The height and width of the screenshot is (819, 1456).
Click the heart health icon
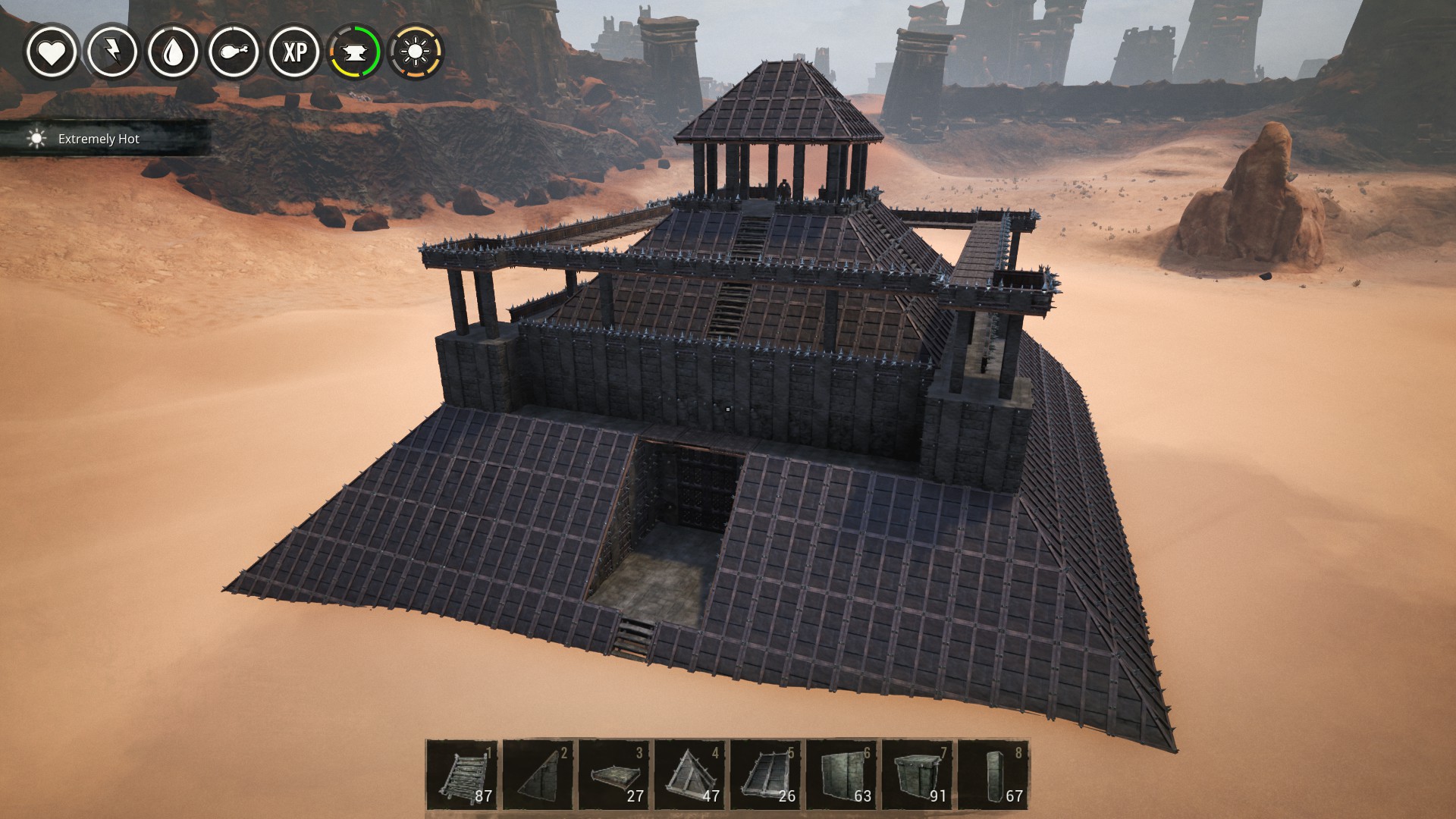tap(52, 52)
